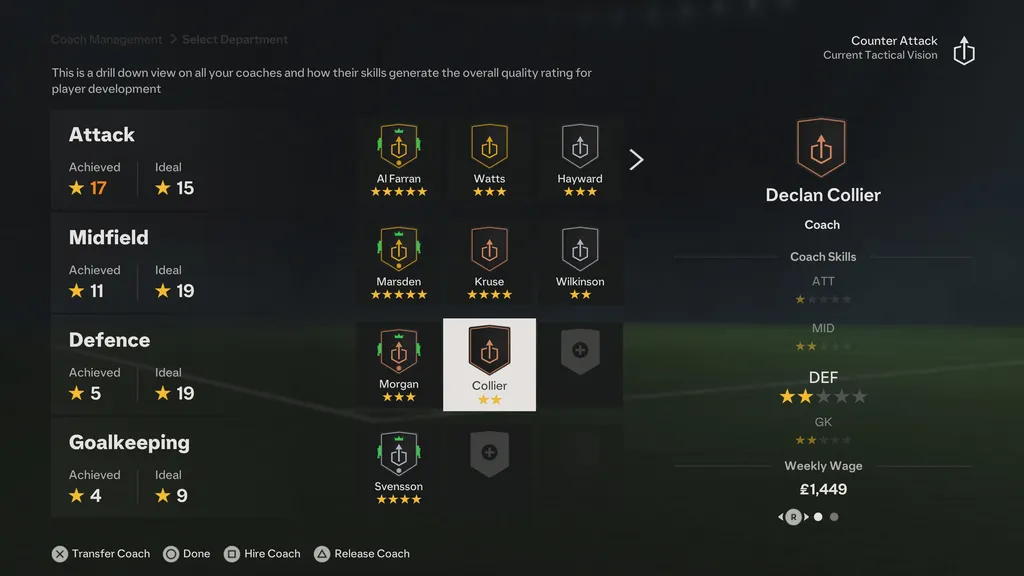Pick coach Al Farran's badge
Viewport: 1024px width, 576px height.
(x=399, y=158)
